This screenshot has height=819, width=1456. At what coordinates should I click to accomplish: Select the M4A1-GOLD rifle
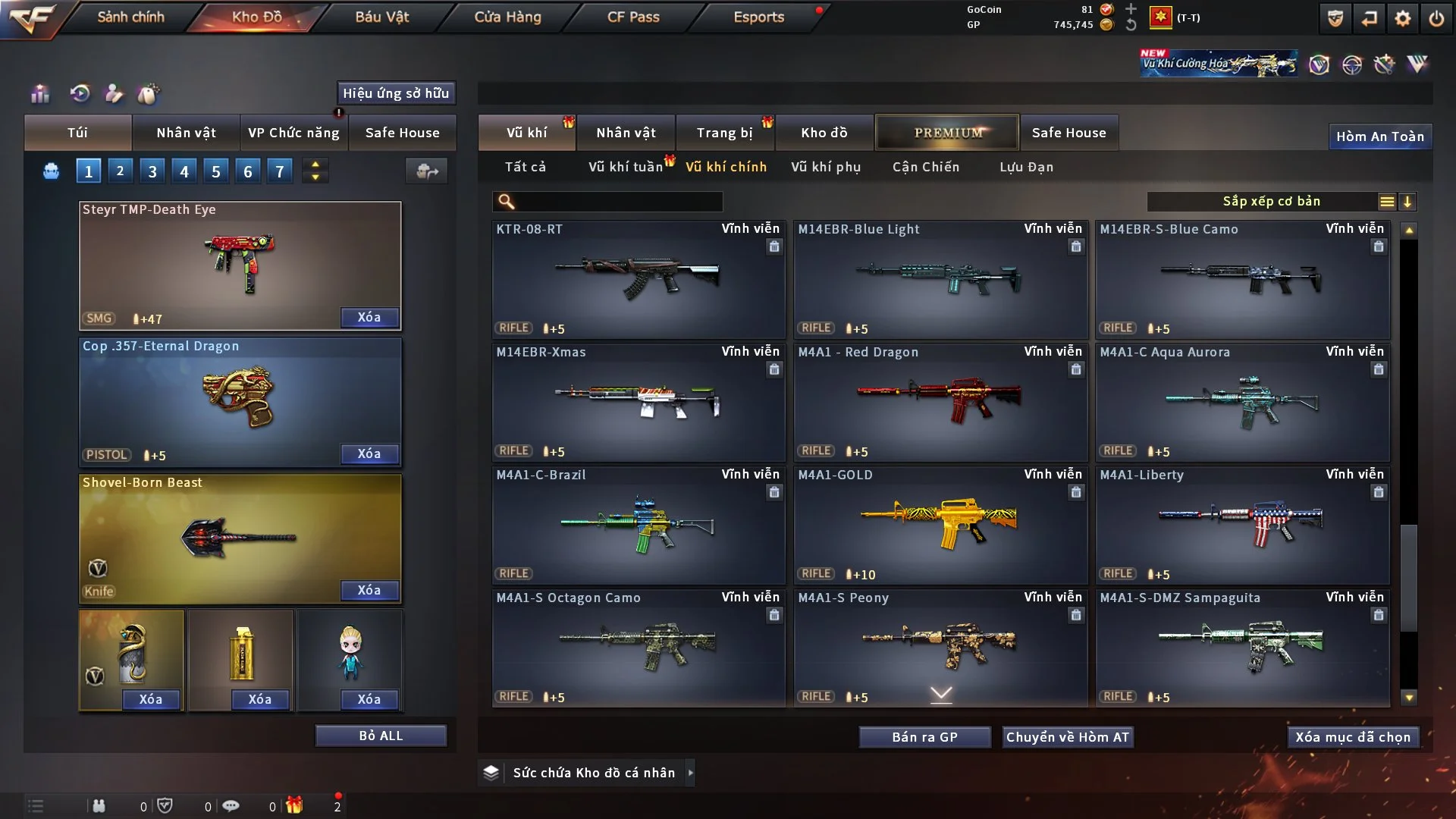pyautogui.click(x=940, y=525)
